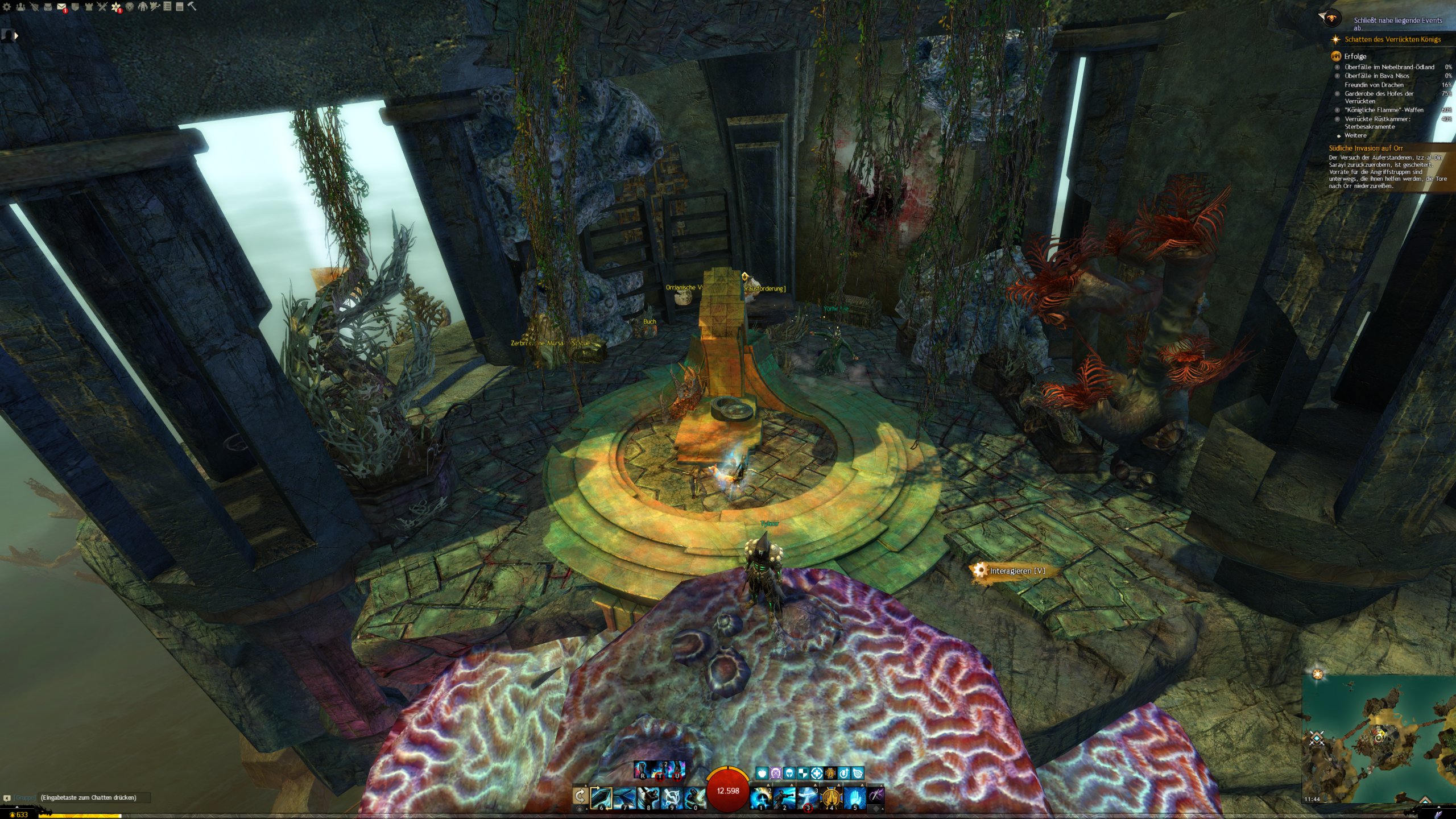Open the gear-shaped game menu icon
This screenshot has width=1456, height=819.
click(x=7, y=7)
